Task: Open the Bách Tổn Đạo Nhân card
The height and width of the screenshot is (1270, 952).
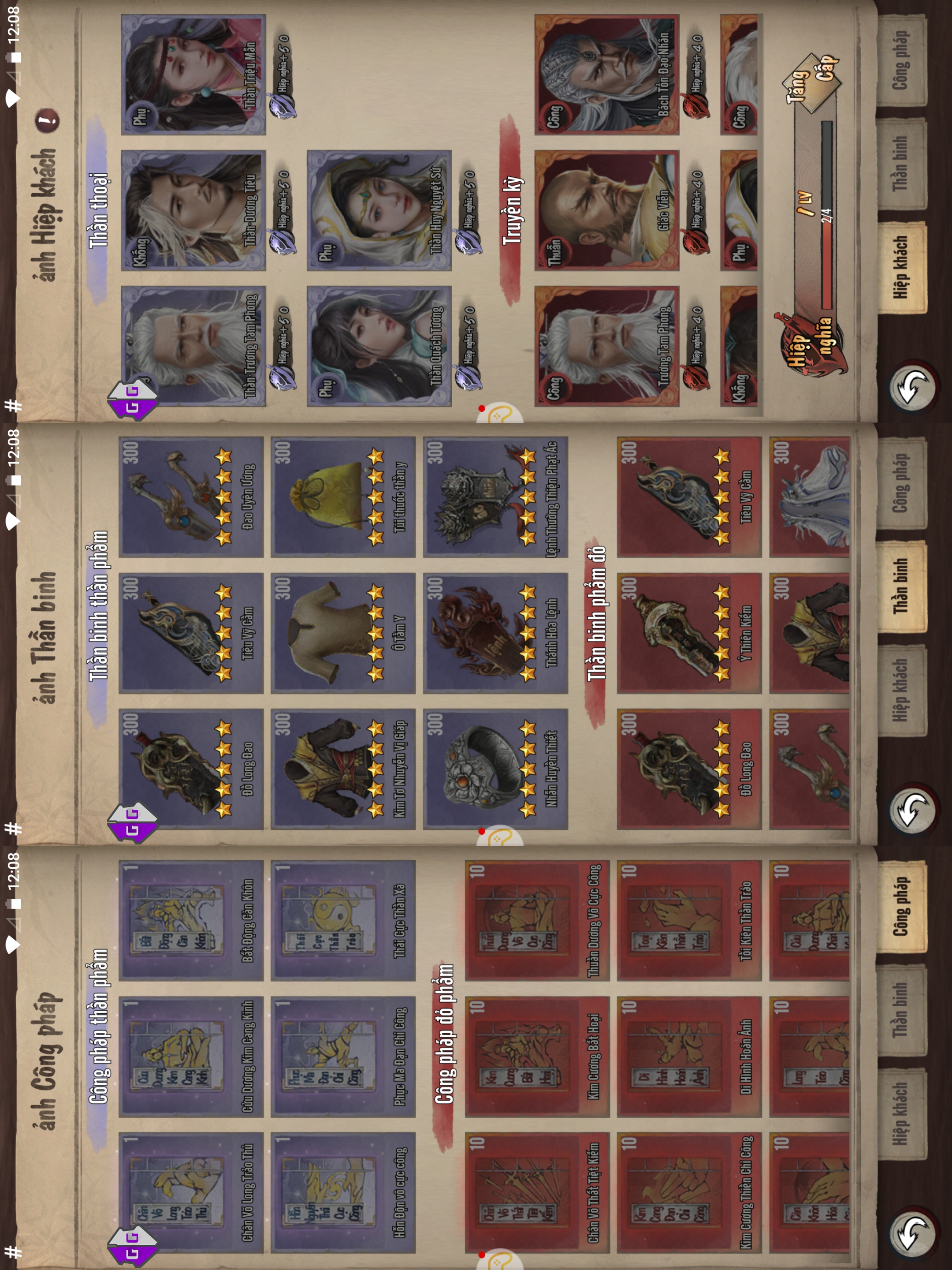Action: coord(606,75)
